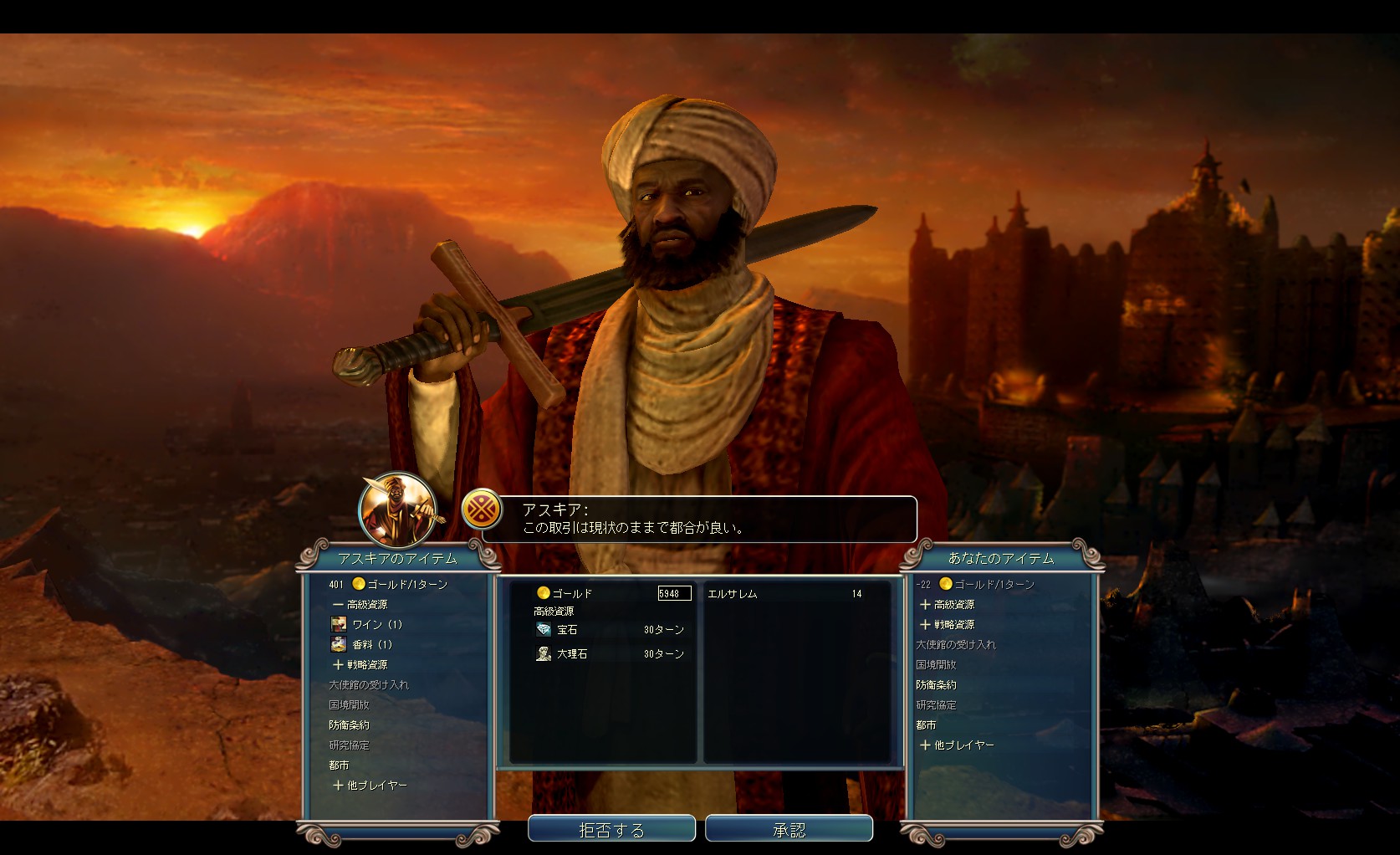
Task: Edit the gold amount field showing 5948
Action: (x=674, y=593)
